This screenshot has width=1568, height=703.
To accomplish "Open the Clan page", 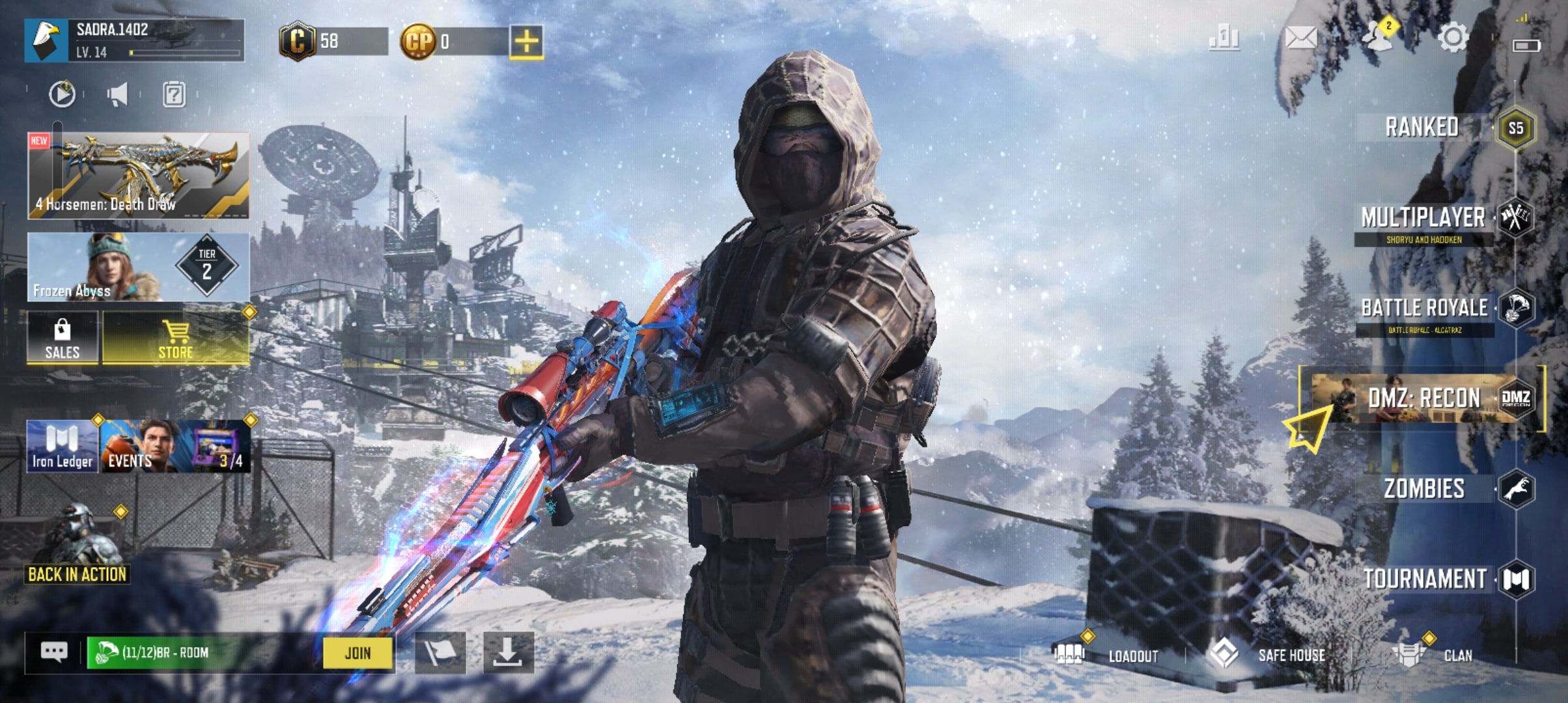I will 1457,655.
